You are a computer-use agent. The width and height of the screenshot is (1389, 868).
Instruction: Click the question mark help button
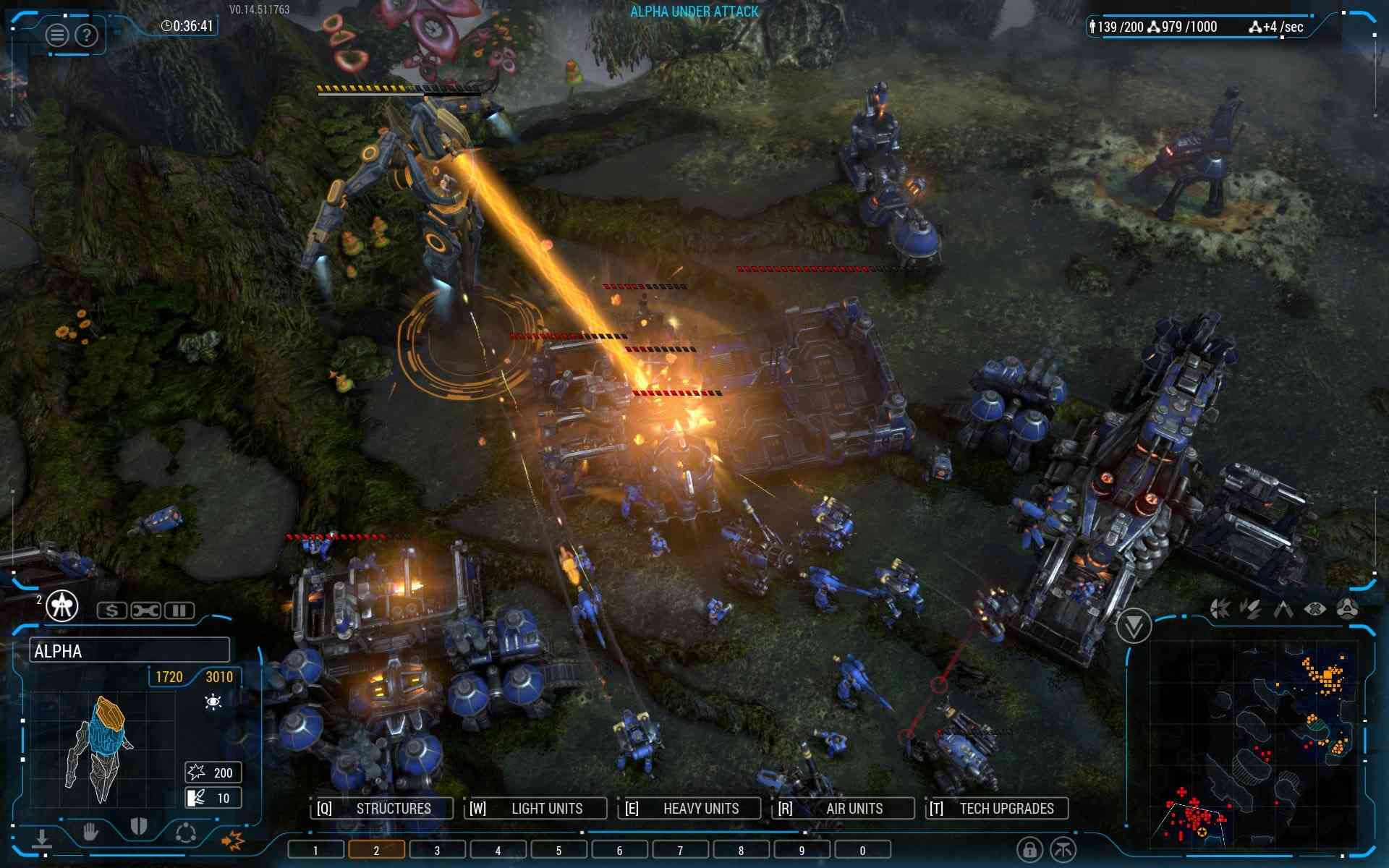tap(86, 35)
